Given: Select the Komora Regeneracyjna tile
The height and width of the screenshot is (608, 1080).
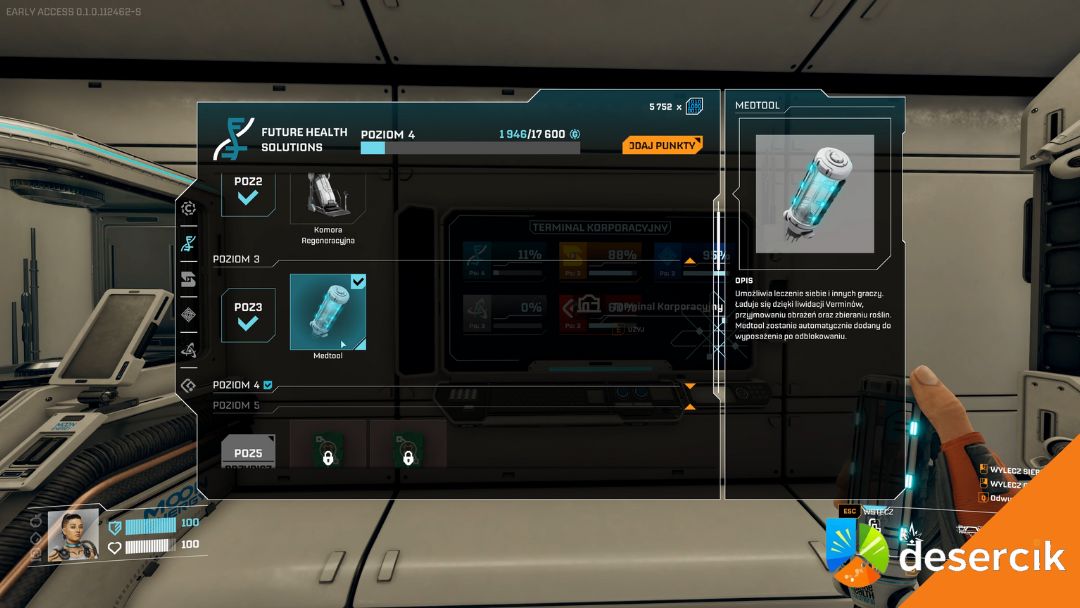Looking at the screenshot, I should pyautogui.click(x=328, y=197).
